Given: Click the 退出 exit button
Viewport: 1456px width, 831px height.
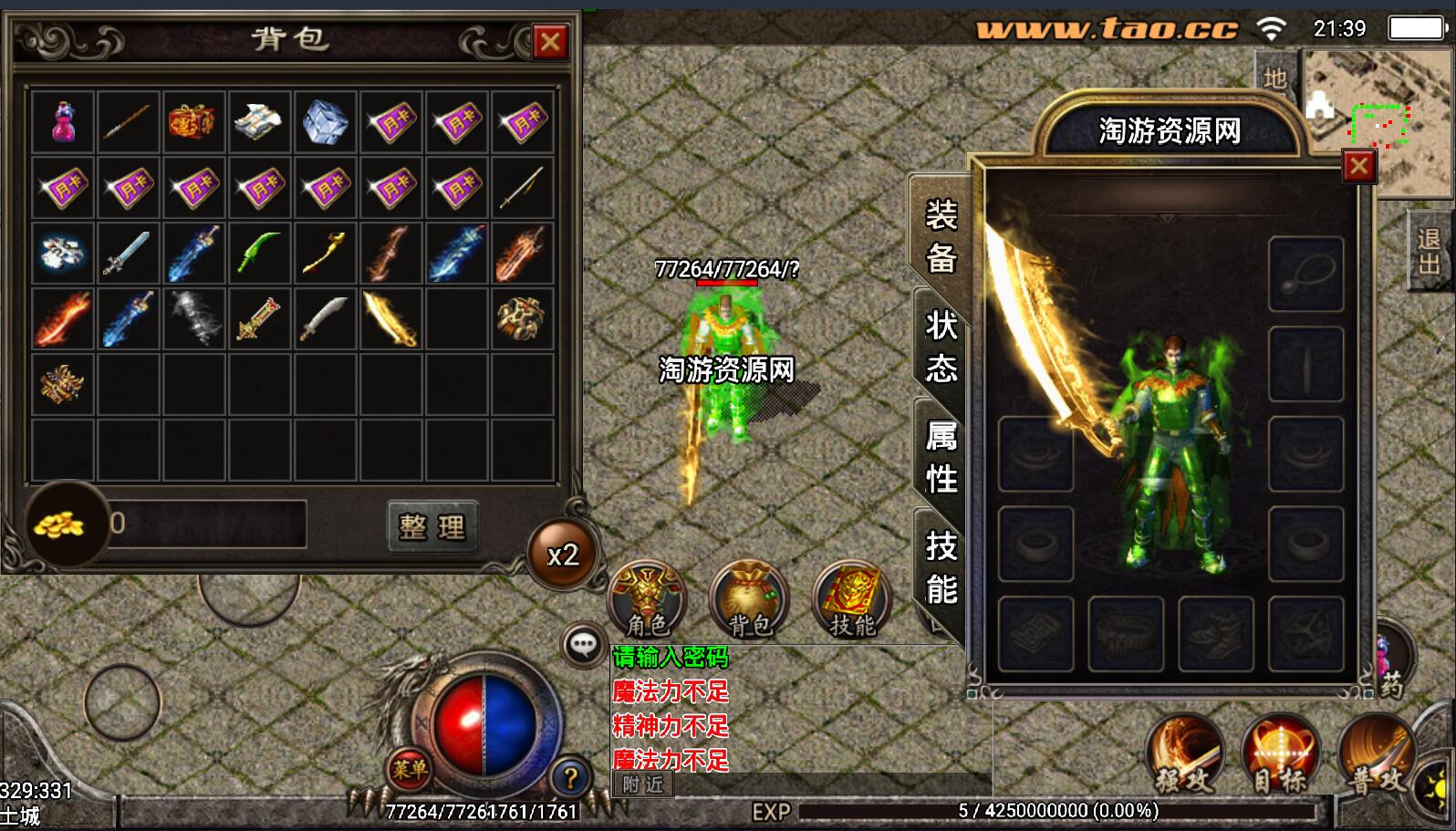Looking at the screenshot, I should (1428, 252).
